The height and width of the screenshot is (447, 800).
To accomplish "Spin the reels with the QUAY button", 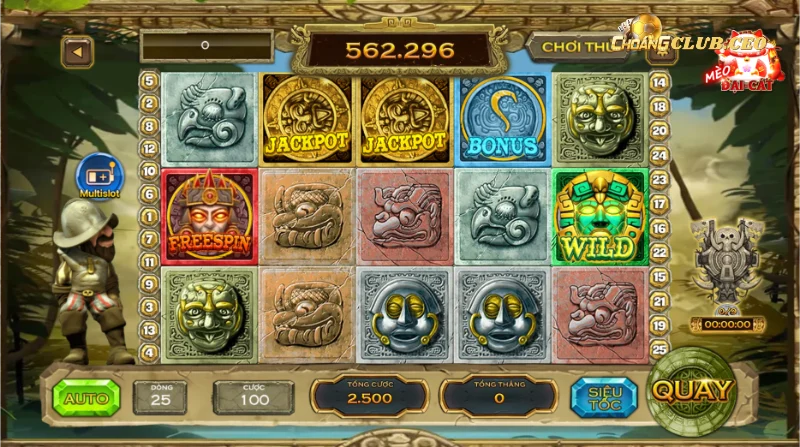I will 692,390.
